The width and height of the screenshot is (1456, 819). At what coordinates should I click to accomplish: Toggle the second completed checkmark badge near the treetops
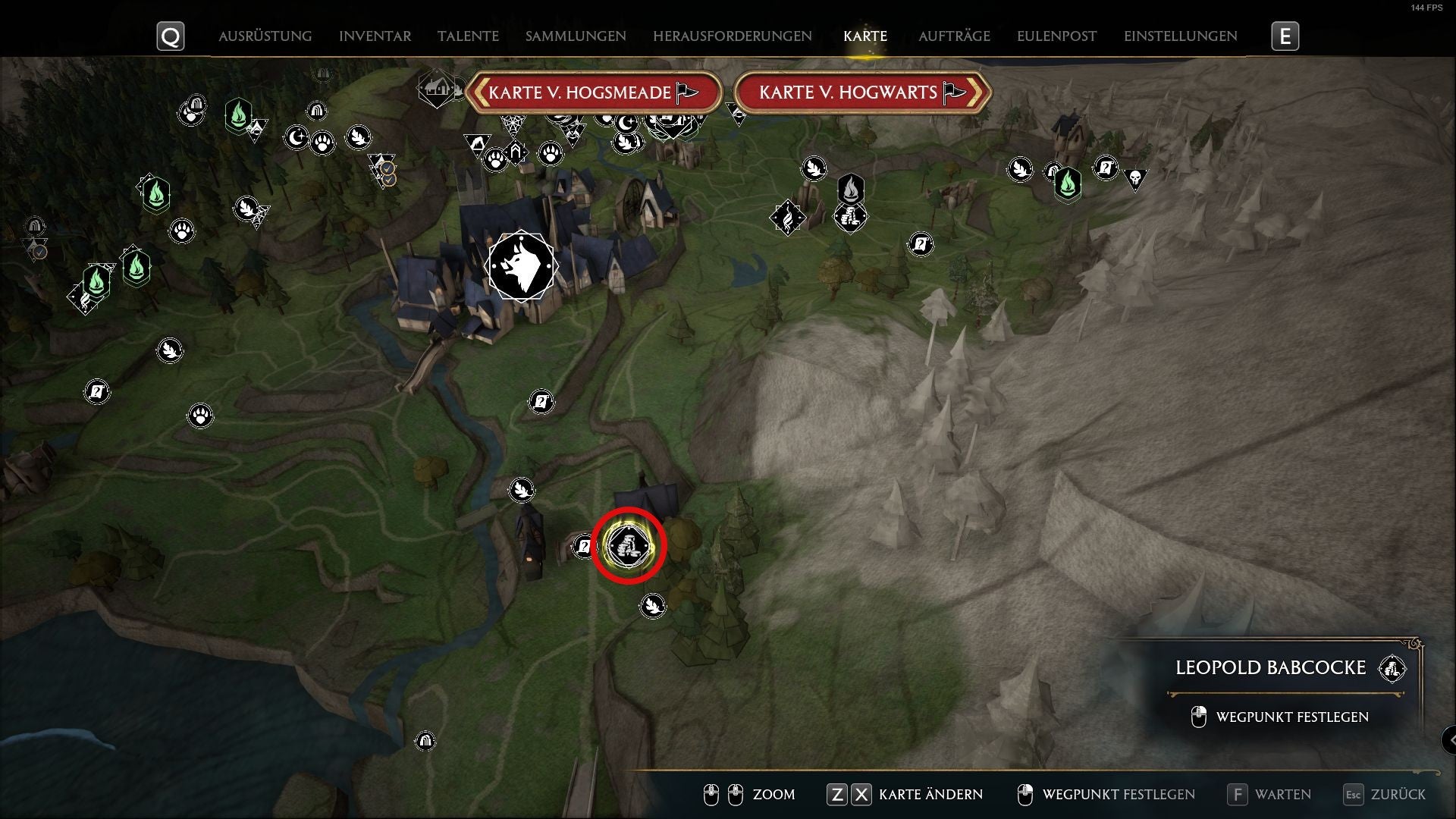pos(389,181)
